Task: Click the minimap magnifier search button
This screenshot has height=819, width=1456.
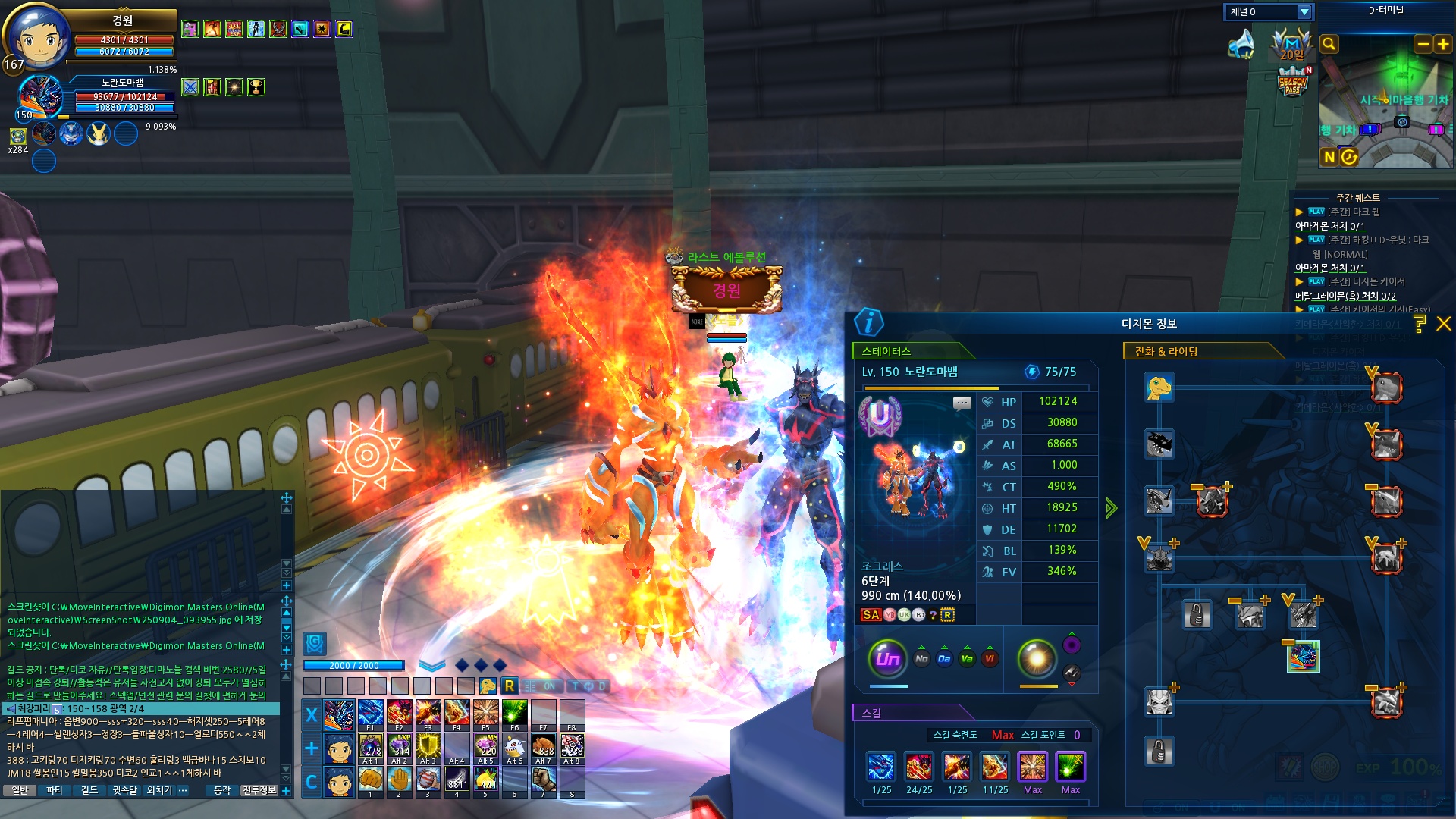Action: 1329,45
